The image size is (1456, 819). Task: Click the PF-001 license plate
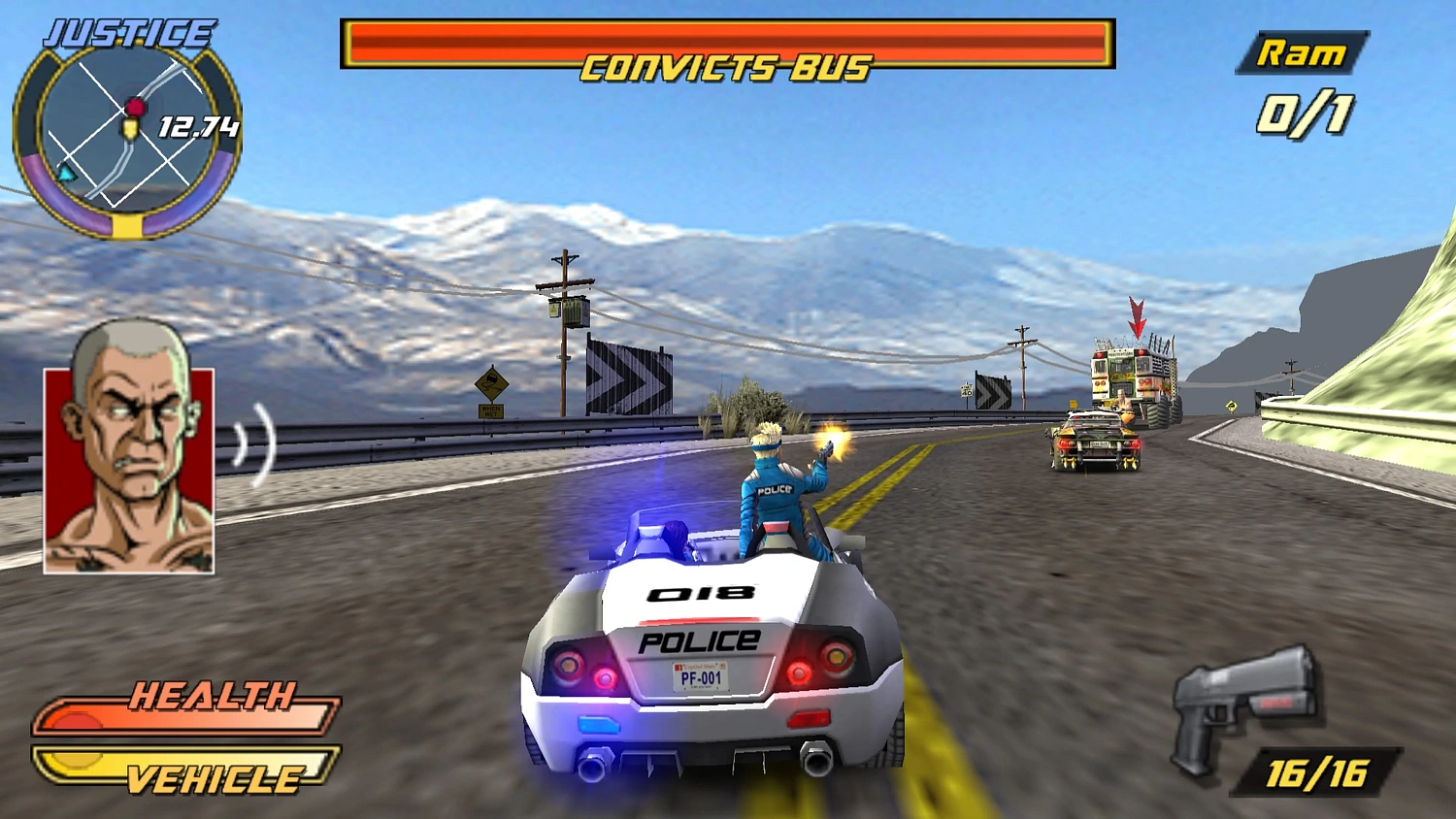pos(701,678)
